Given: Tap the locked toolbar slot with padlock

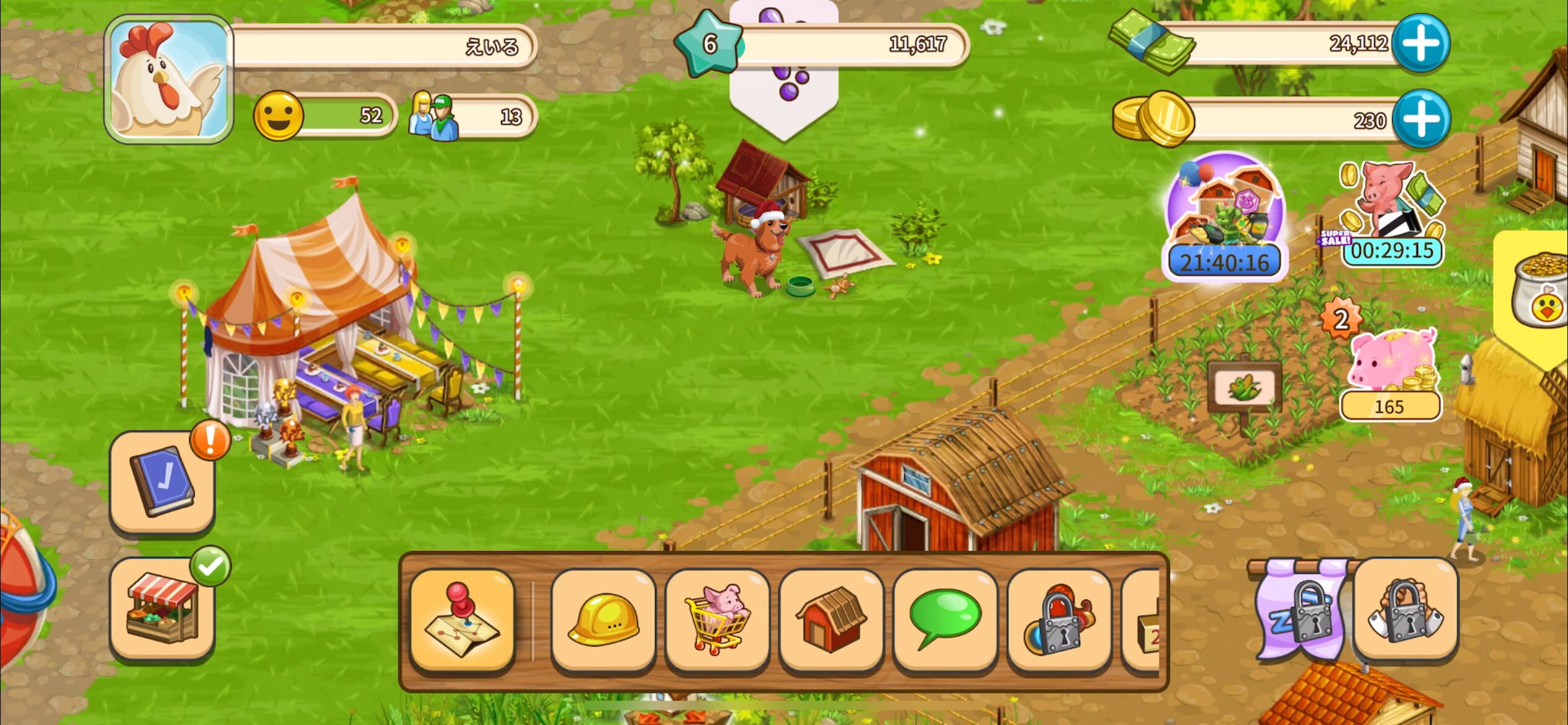Looking at the screenshot, I should 1059,620.
